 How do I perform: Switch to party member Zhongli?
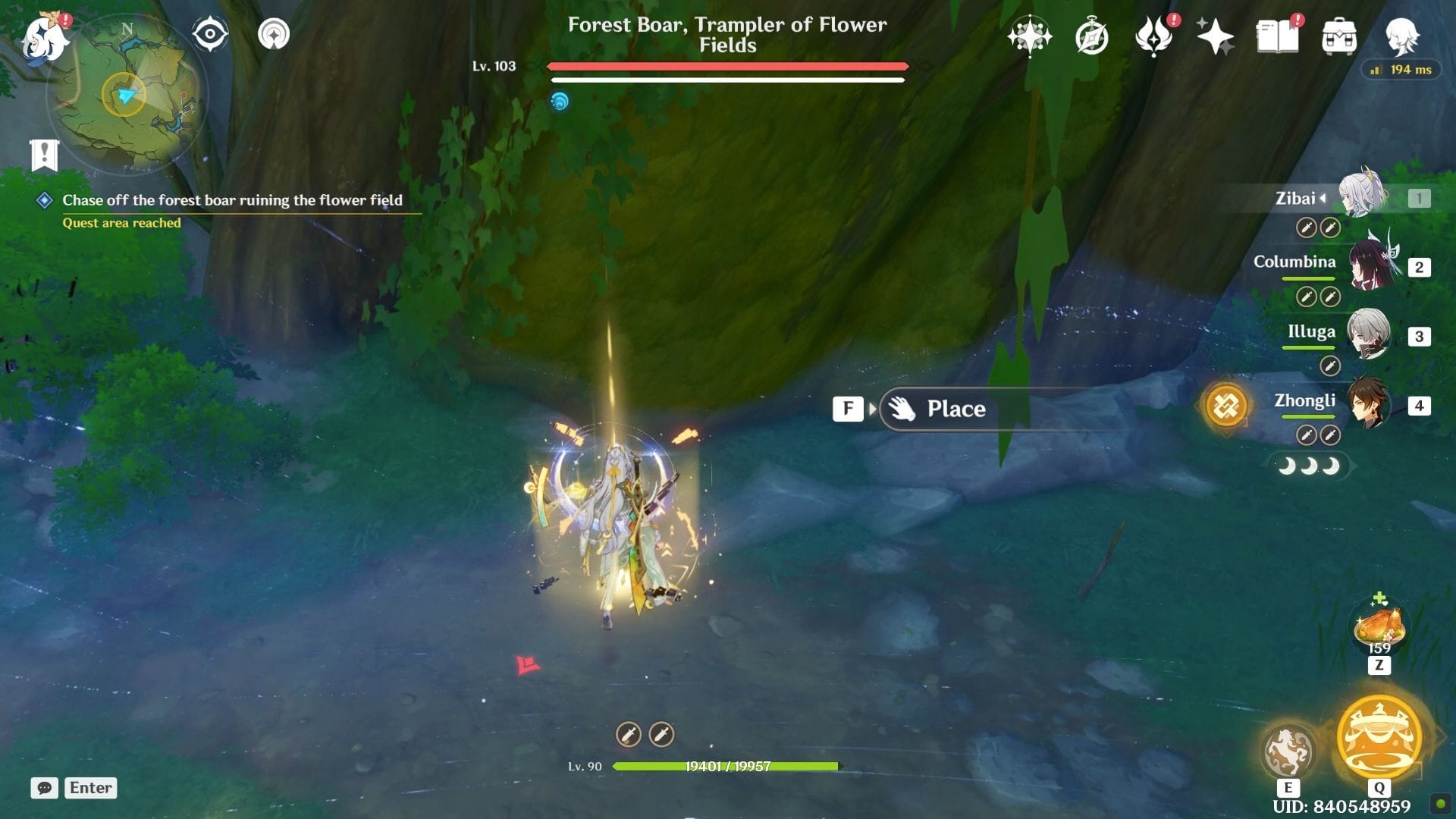click(1367, 403)
